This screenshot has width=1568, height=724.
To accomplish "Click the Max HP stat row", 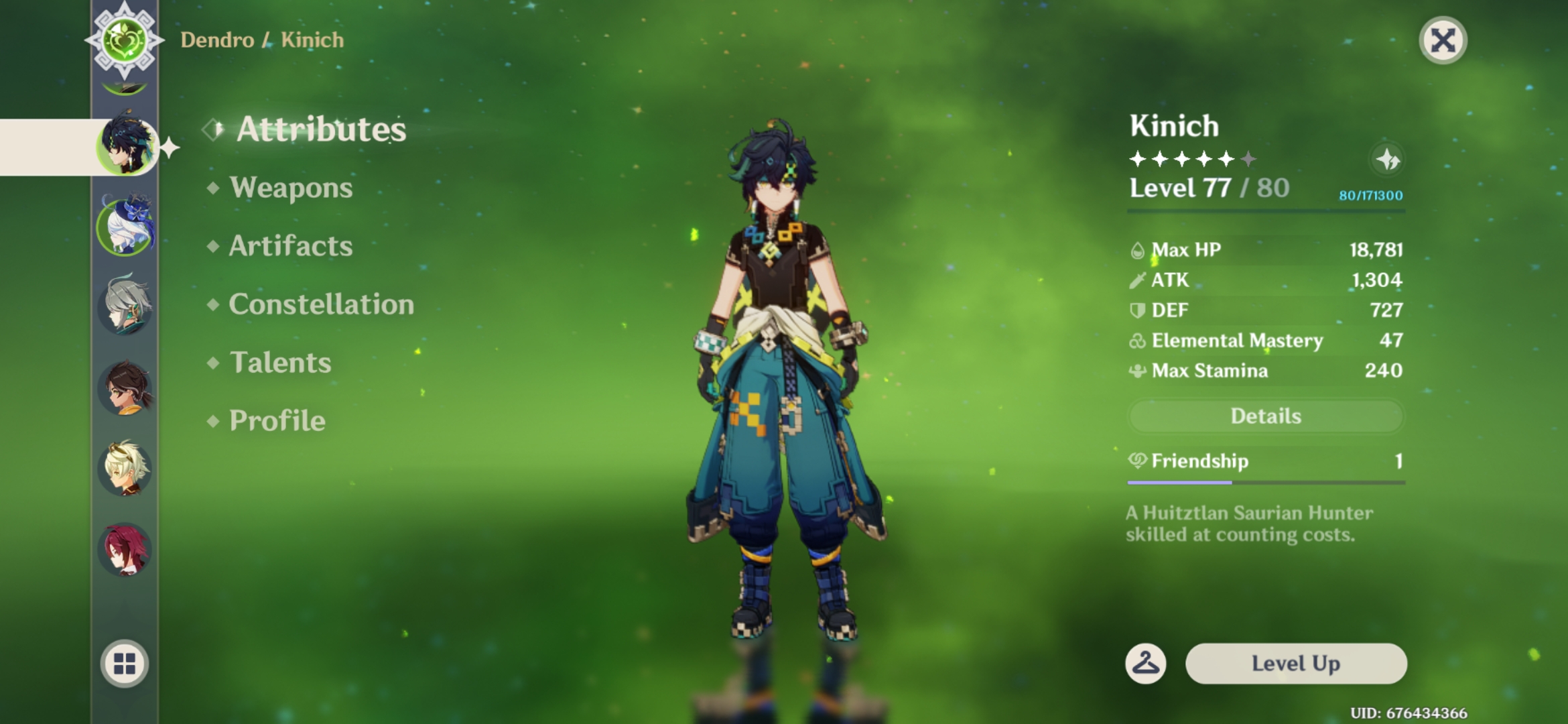I will click(1266, 249).
